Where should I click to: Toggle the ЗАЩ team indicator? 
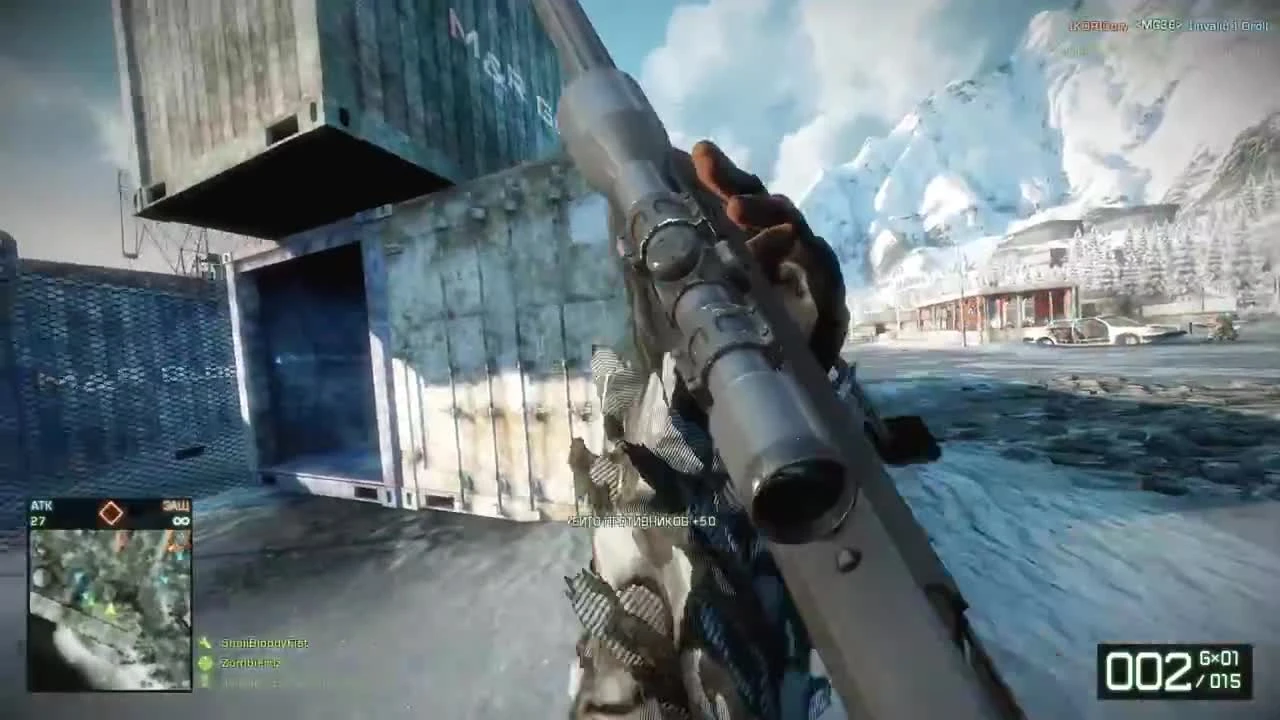point(175,506)
